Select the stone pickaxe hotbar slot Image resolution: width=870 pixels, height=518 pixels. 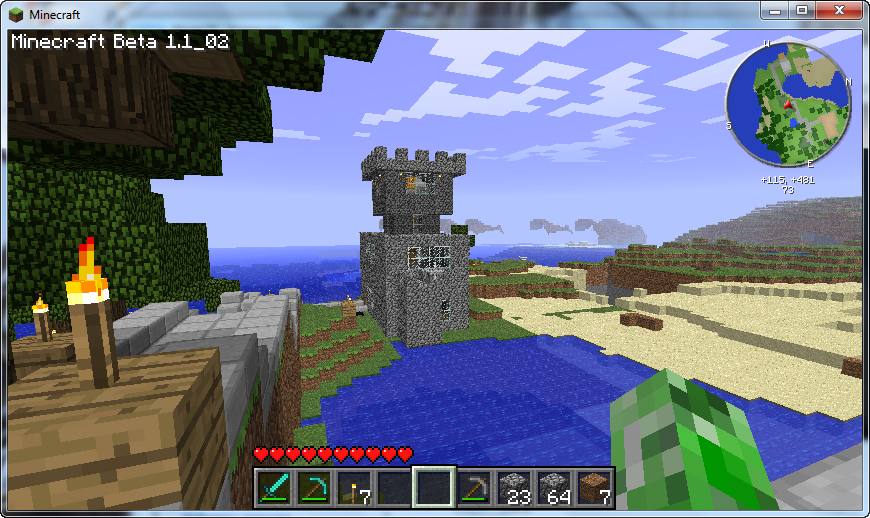pyautogui.click(x=474, y=487)
